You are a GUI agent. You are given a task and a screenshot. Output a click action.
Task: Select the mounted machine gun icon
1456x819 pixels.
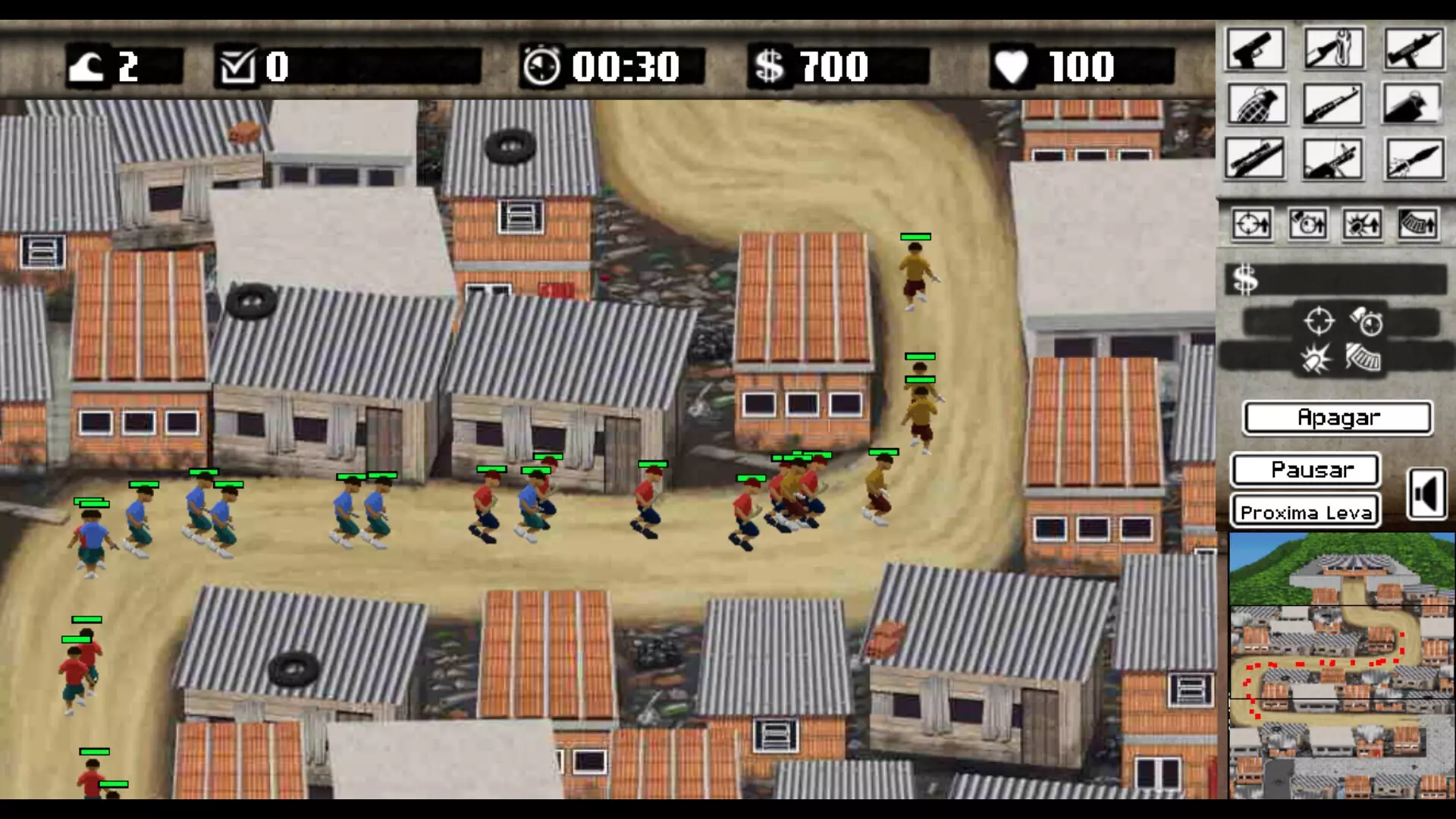click(1334, 158)
